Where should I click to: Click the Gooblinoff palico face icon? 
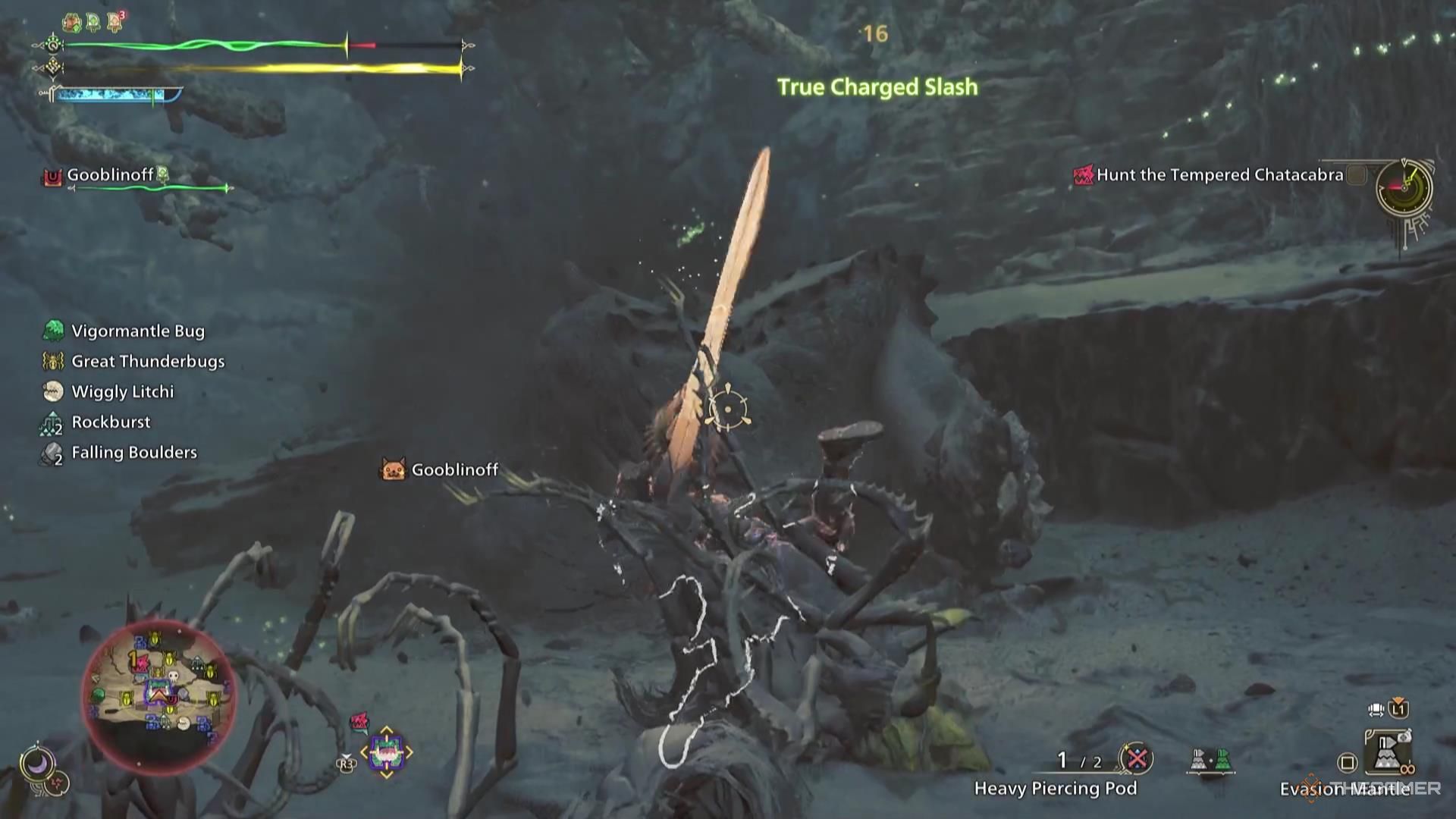tap(392, 470)
